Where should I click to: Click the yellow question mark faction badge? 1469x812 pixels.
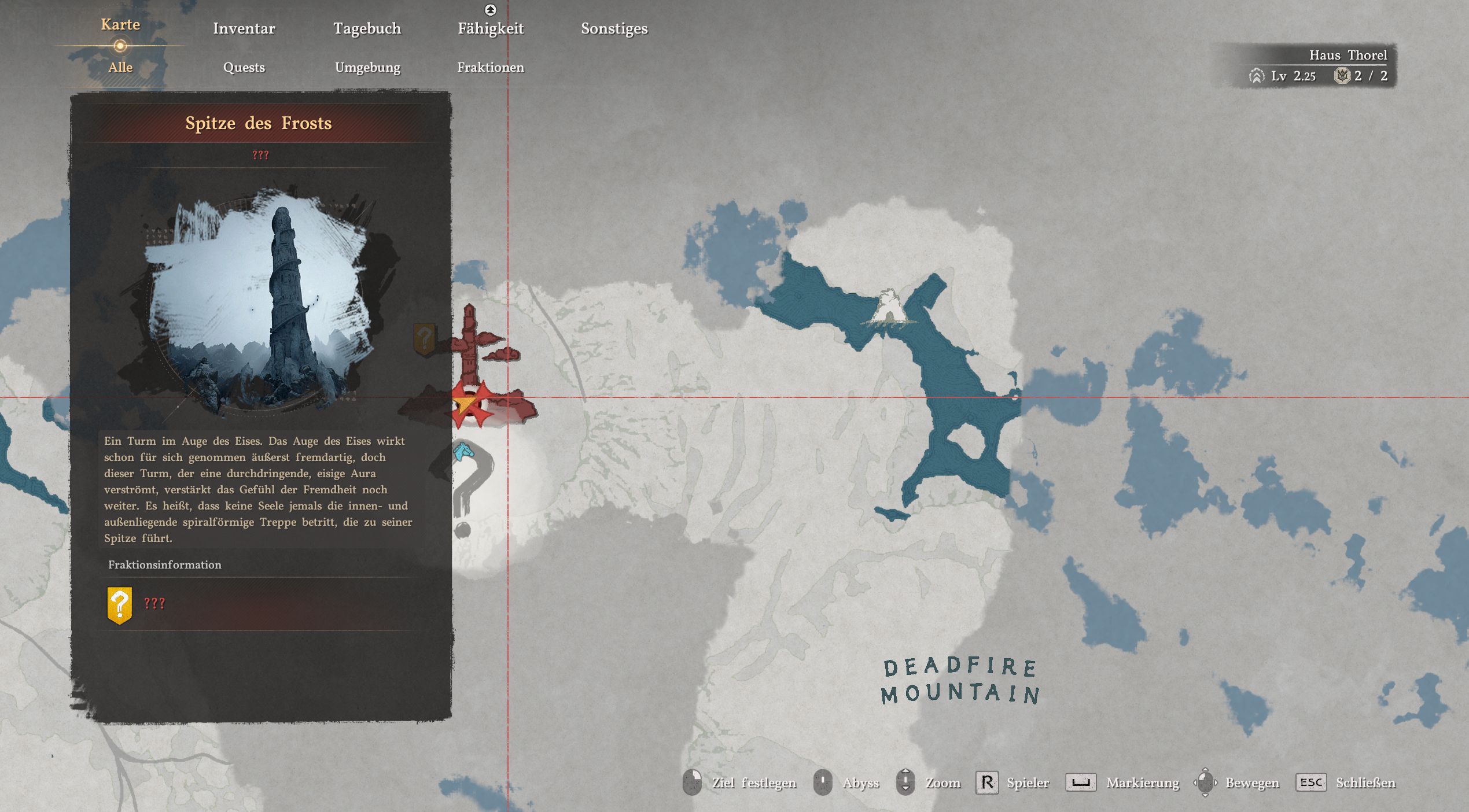[x=120, y=604]
